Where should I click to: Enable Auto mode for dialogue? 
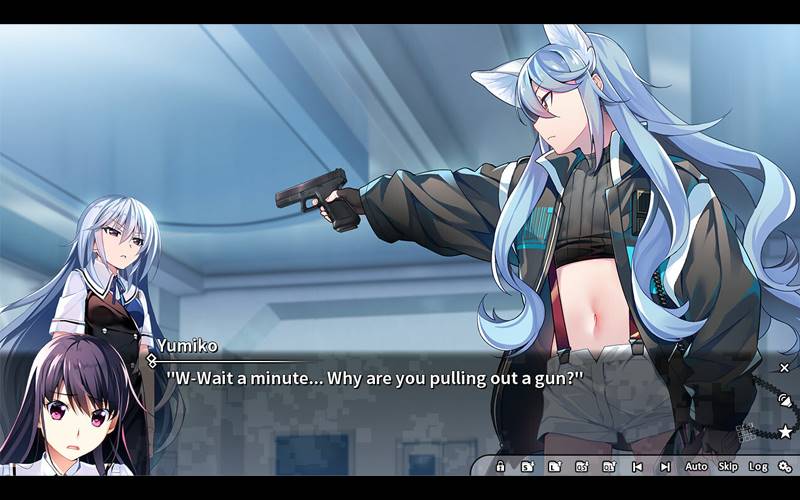click(x=696, y=466)
